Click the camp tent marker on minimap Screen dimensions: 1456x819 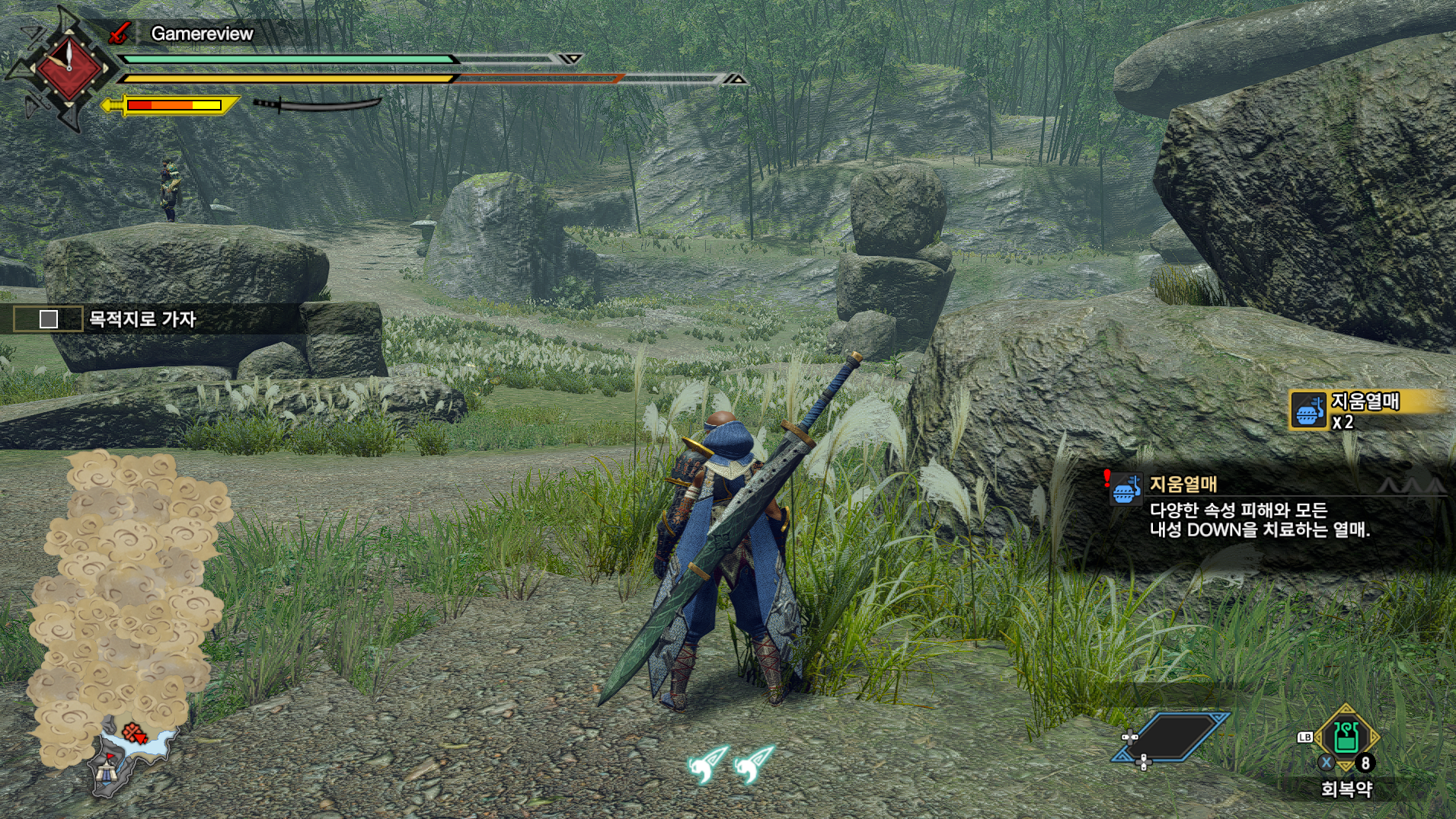pyautogui.click(x=106, y=774)
